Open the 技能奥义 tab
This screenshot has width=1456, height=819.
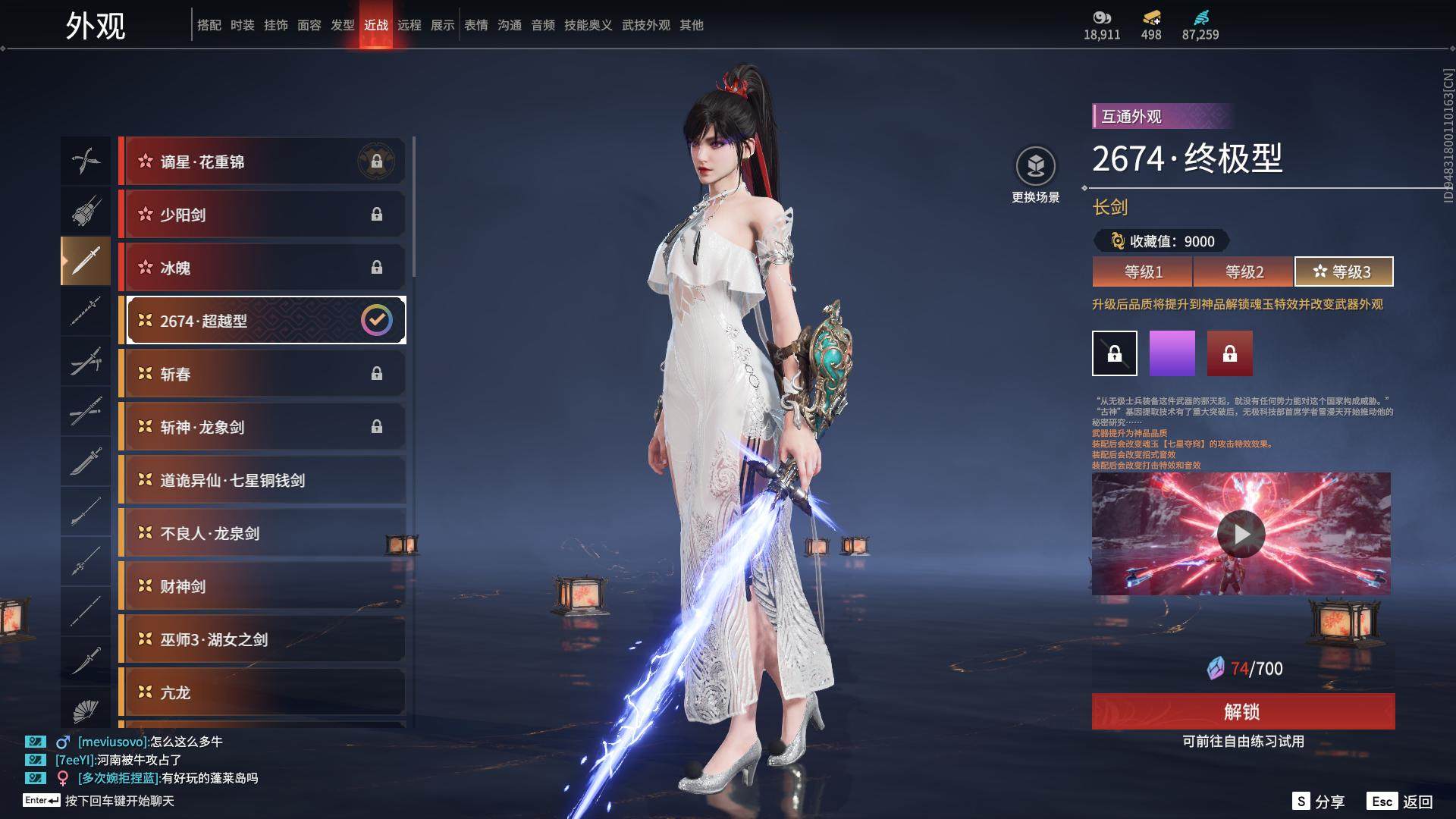[x=588, y=25]
